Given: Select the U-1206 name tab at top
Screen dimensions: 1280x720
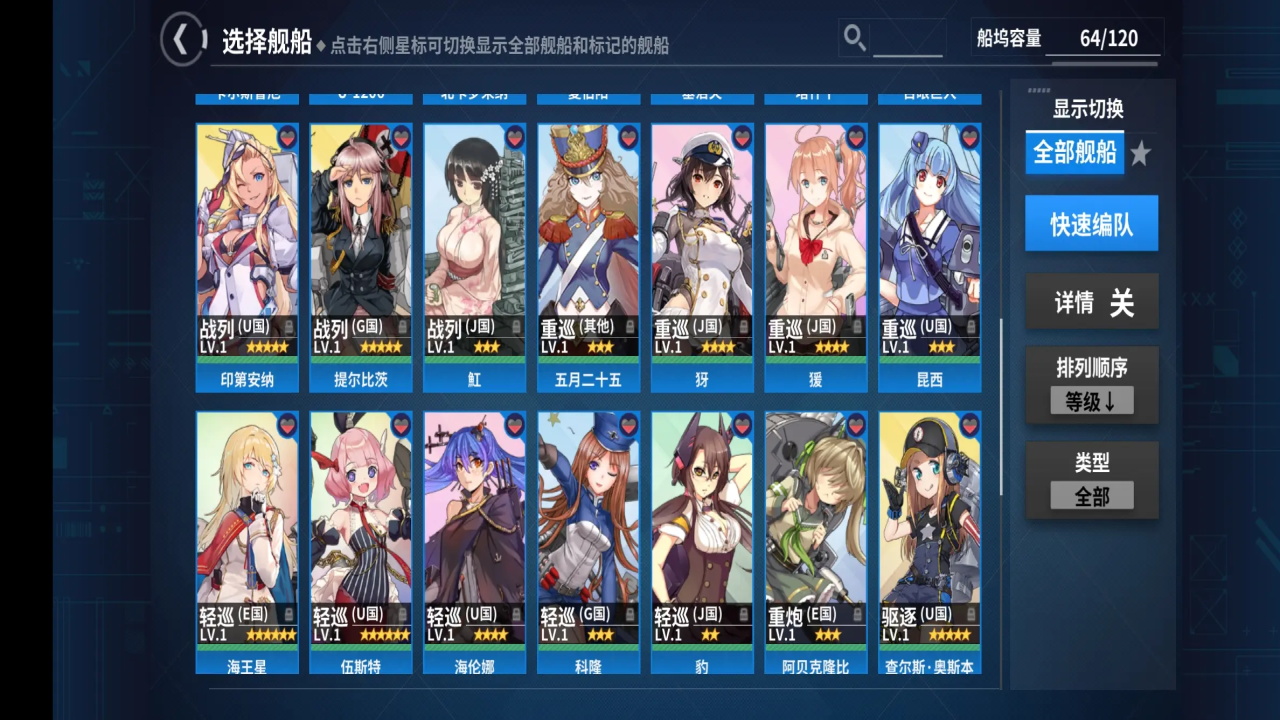Looking at the screenshot, I should point(361,94).
